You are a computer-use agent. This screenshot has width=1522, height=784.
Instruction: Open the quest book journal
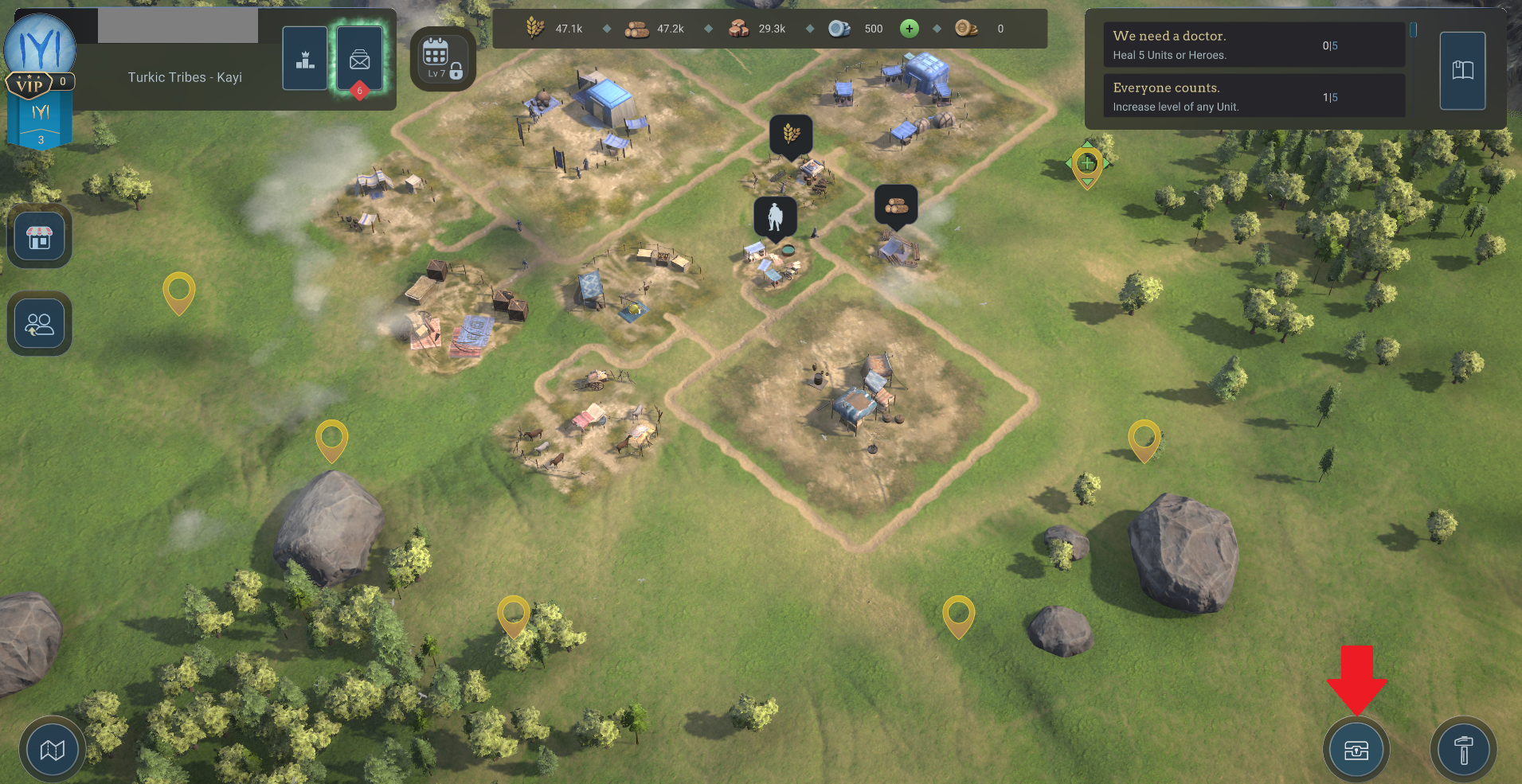(x=1462, y=71)
